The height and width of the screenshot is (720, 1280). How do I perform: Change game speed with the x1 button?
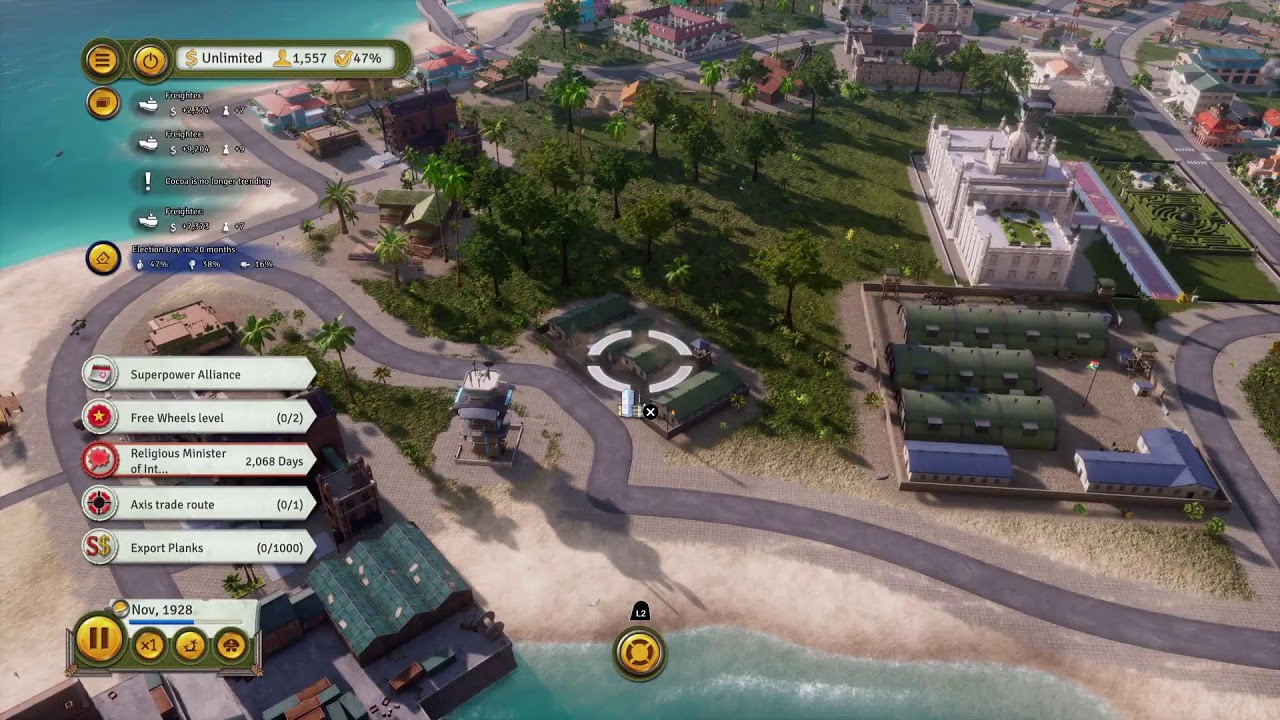point(149,645)
